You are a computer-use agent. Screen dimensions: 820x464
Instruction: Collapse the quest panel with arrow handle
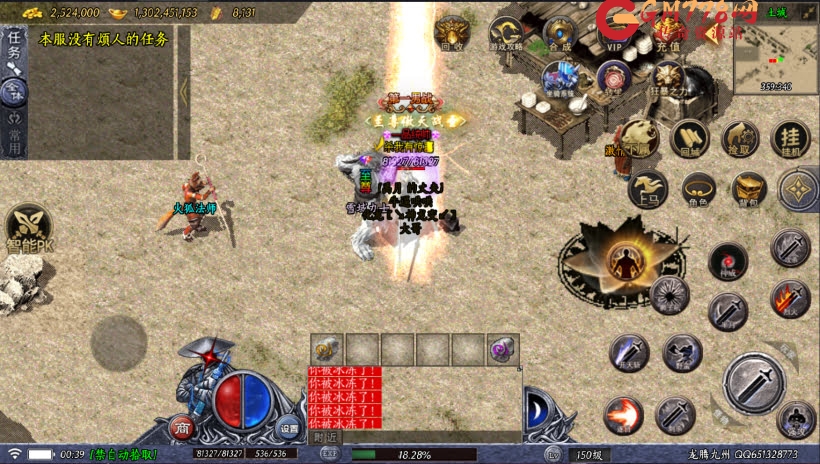184,91
